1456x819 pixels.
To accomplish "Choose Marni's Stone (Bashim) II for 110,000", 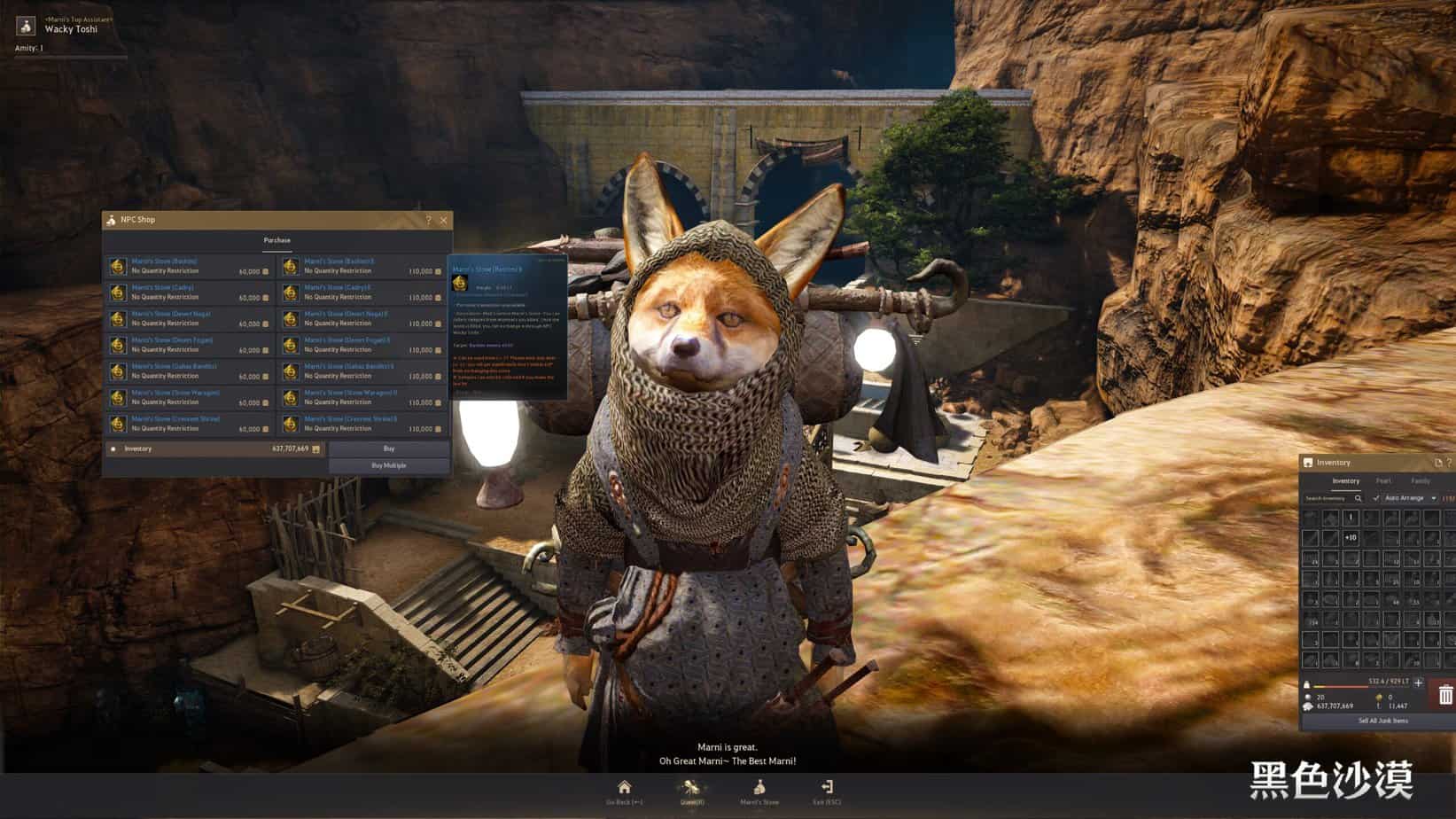I will [362, 266].
